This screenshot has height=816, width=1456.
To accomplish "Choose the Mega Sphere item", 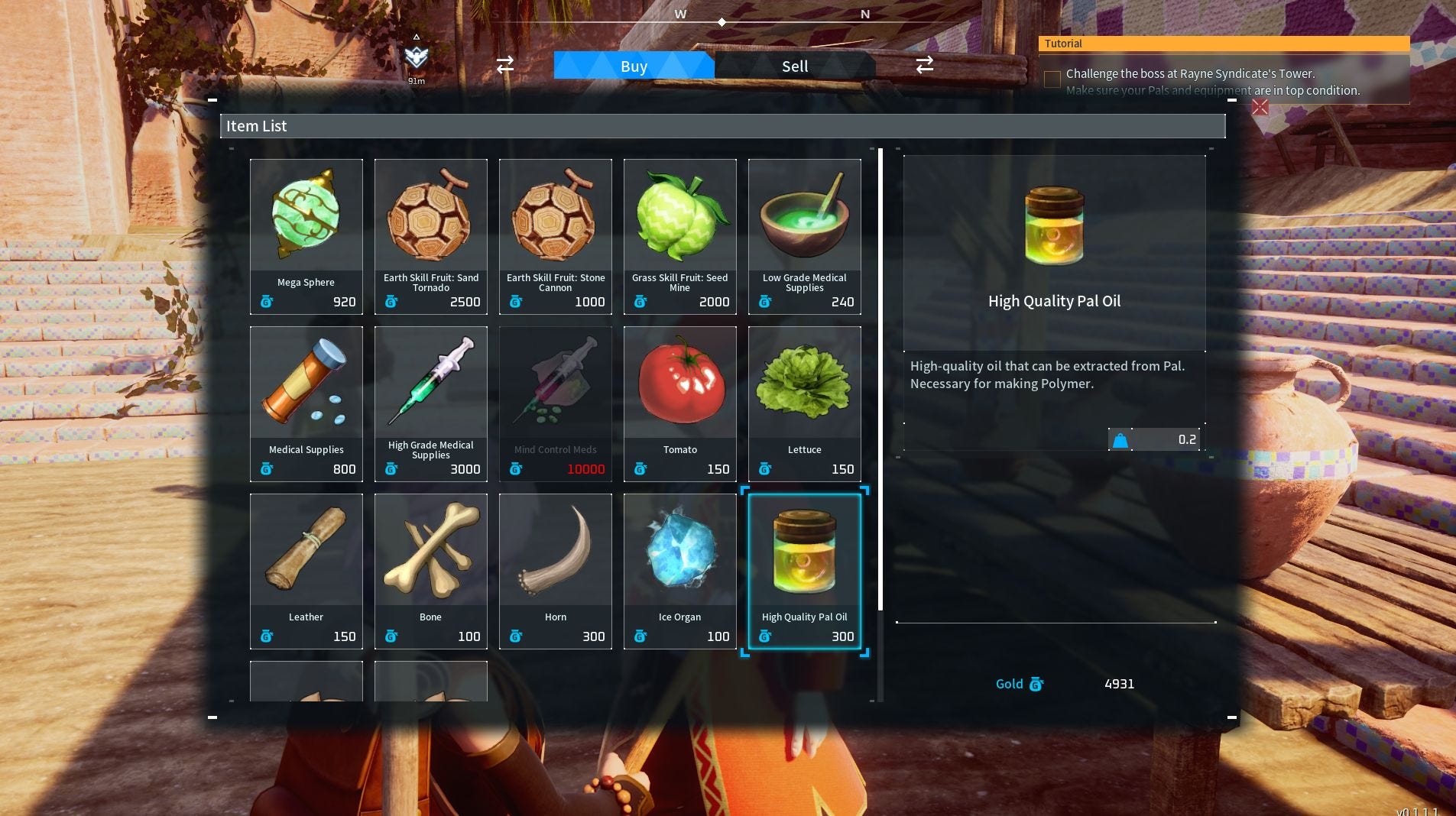I will point(306,236).
